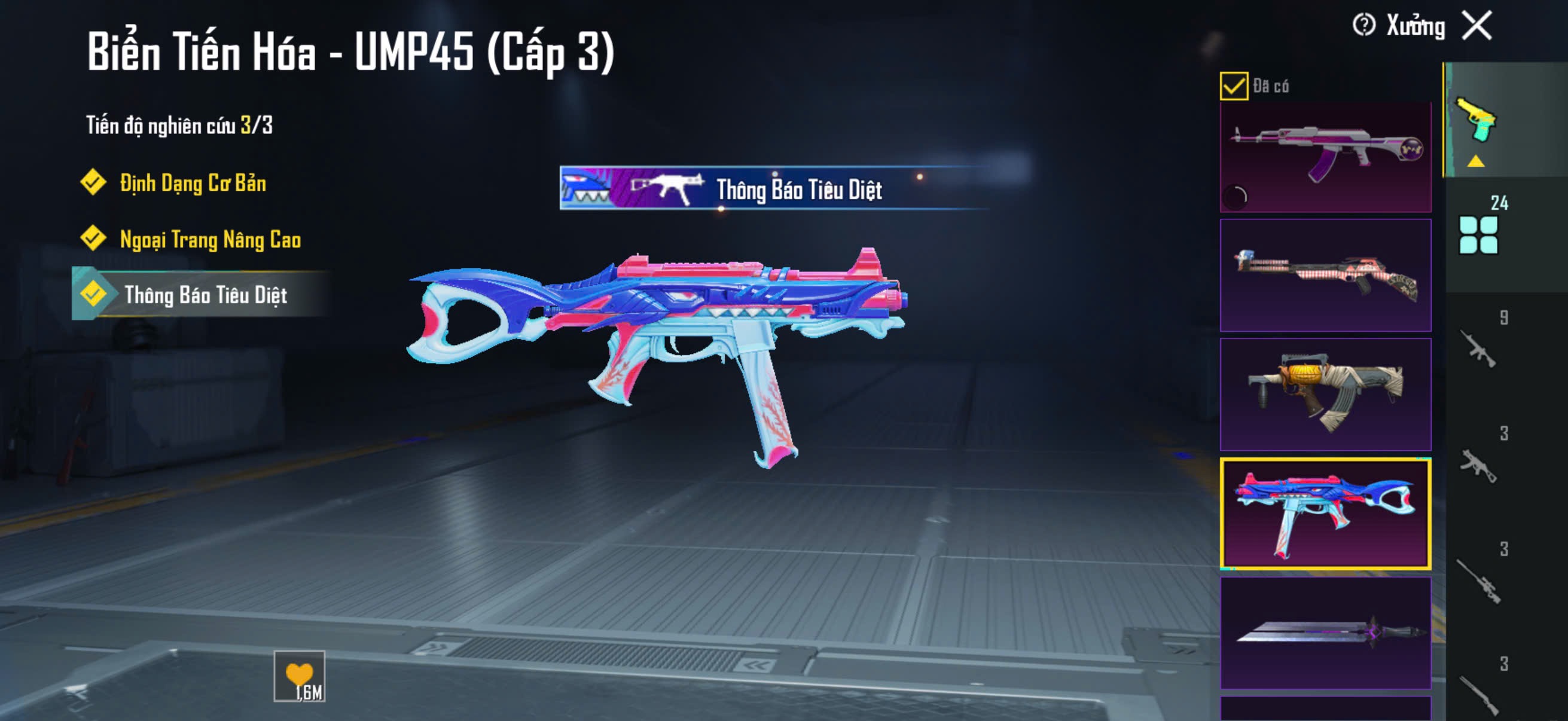This screenshot has width=1568, height=721.
Task: Select the striped candy rifle skin thumbnail
Action: point(1325,276)
